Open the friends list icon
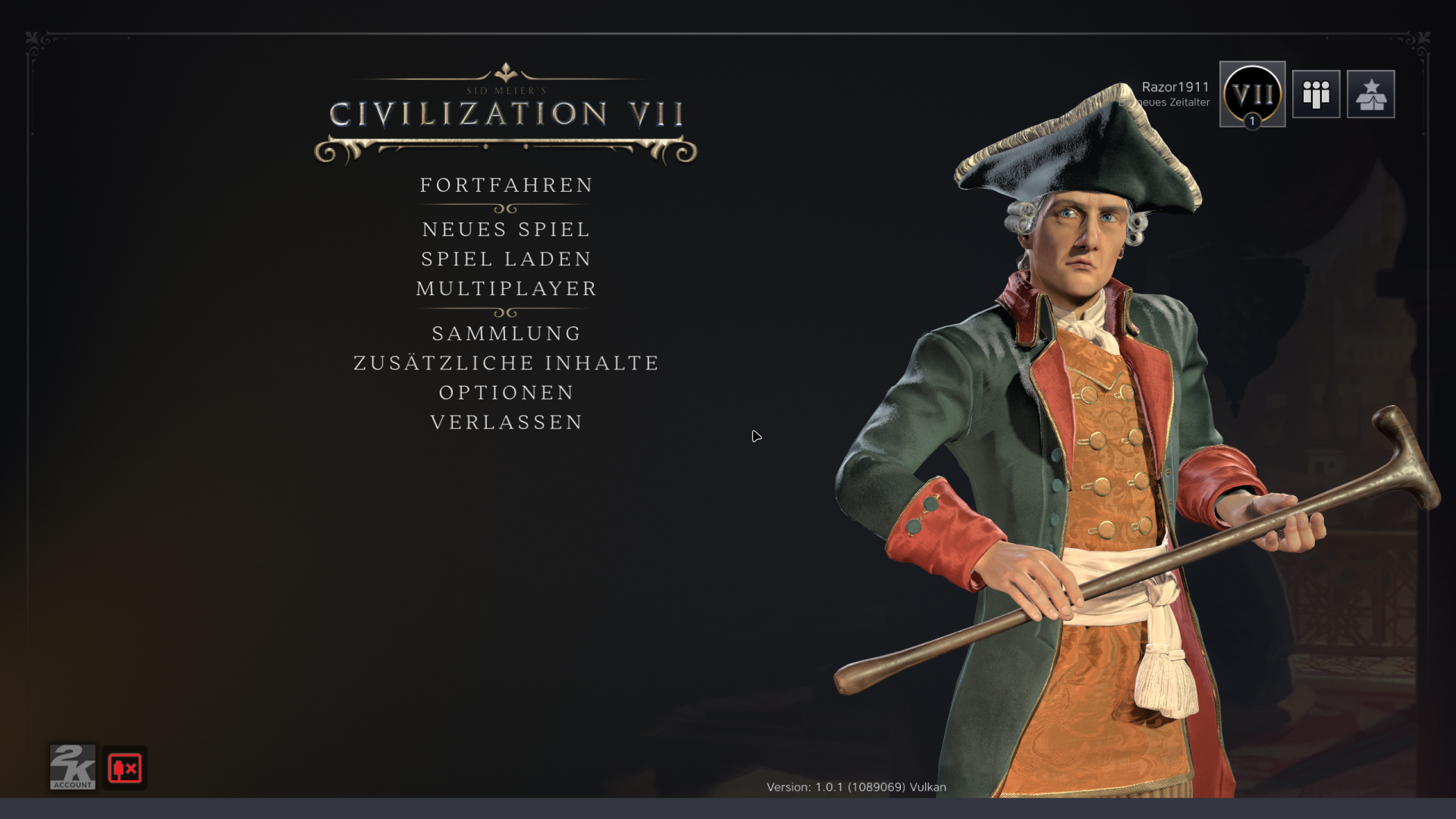 1316,94
